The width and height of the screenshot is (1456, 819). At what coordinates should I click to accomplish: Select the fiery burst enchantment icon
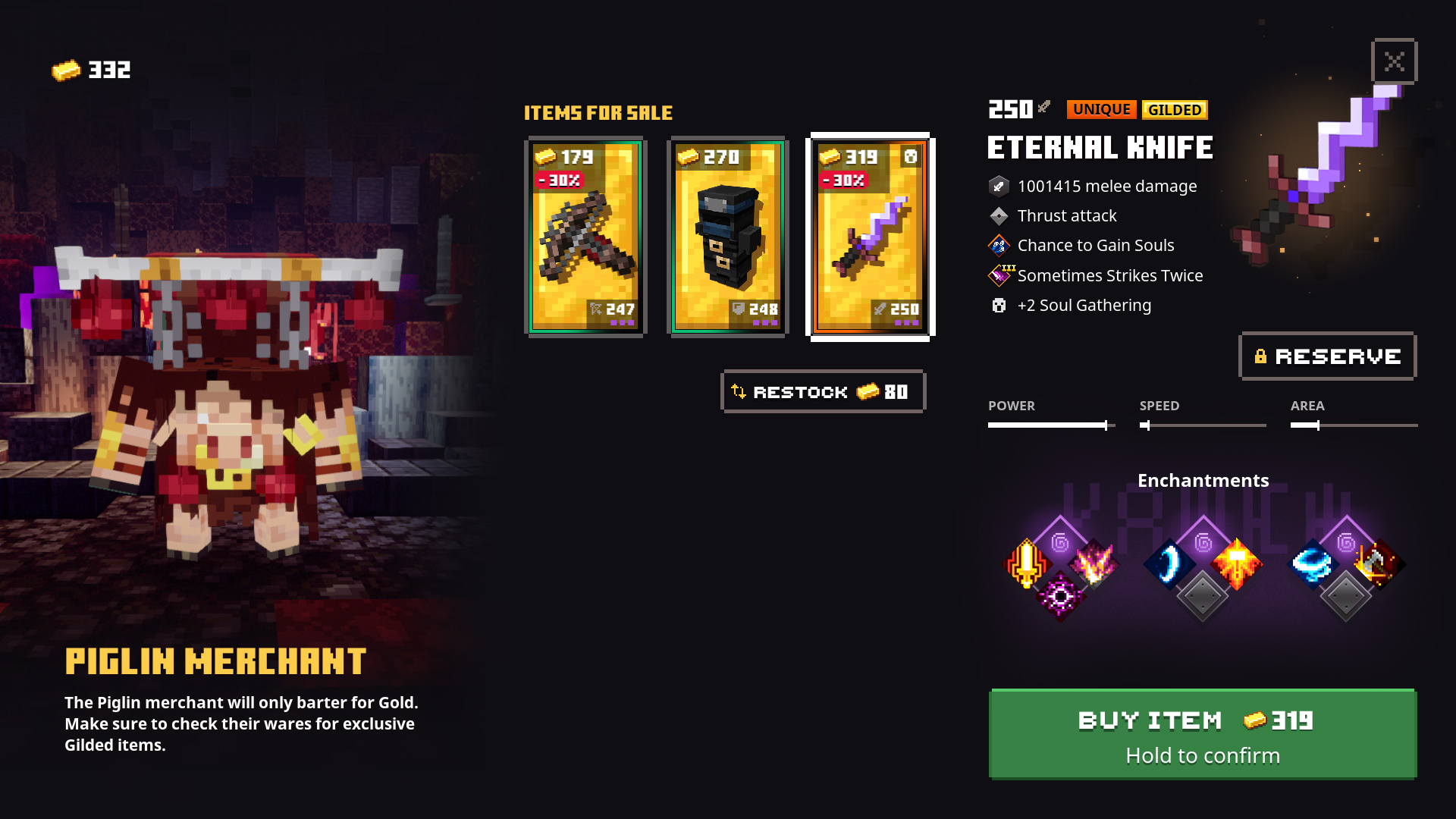click(1236, 565)
